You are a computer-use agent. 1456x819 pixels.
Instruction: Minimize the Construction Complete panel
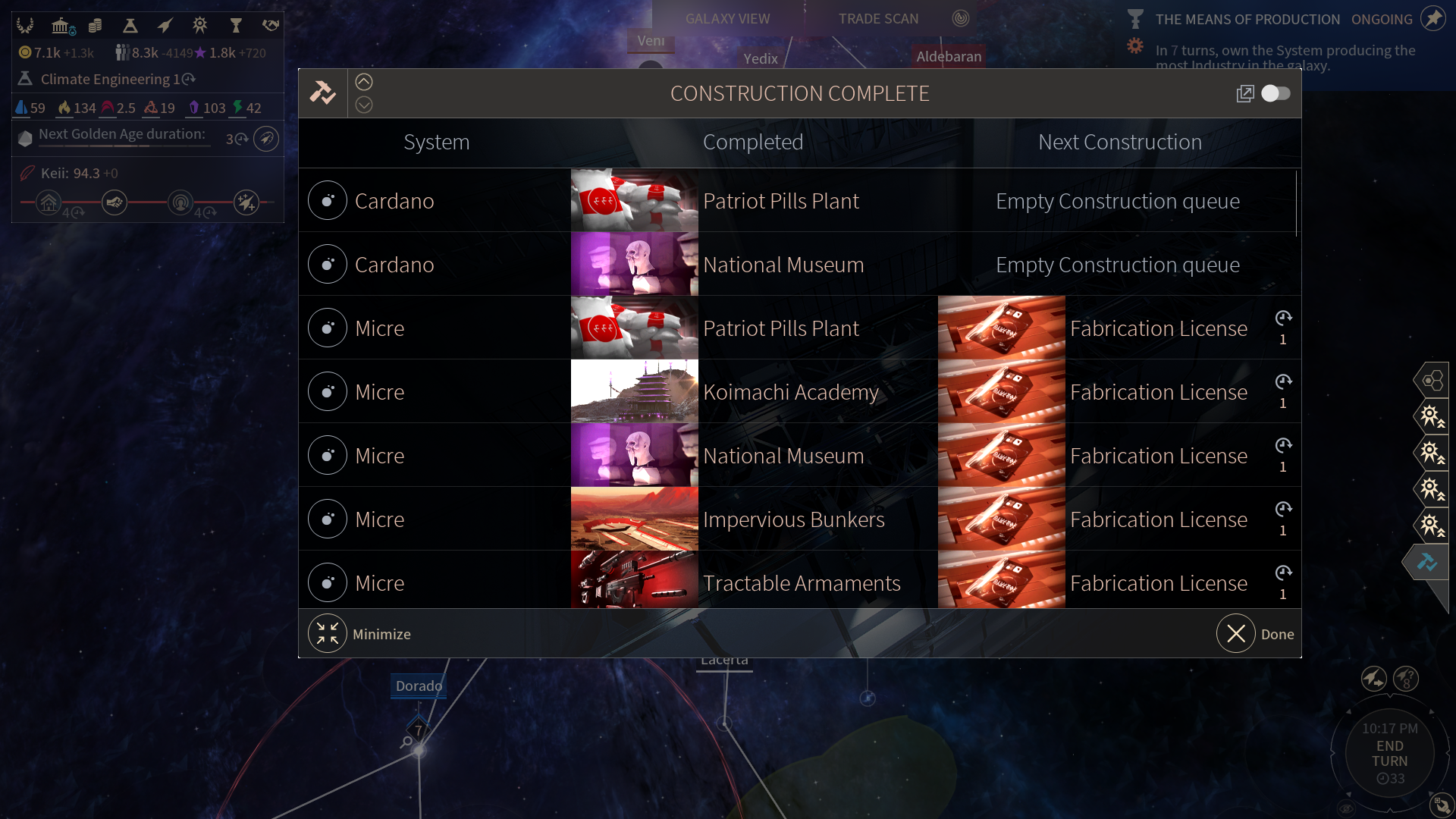(328, 634)
